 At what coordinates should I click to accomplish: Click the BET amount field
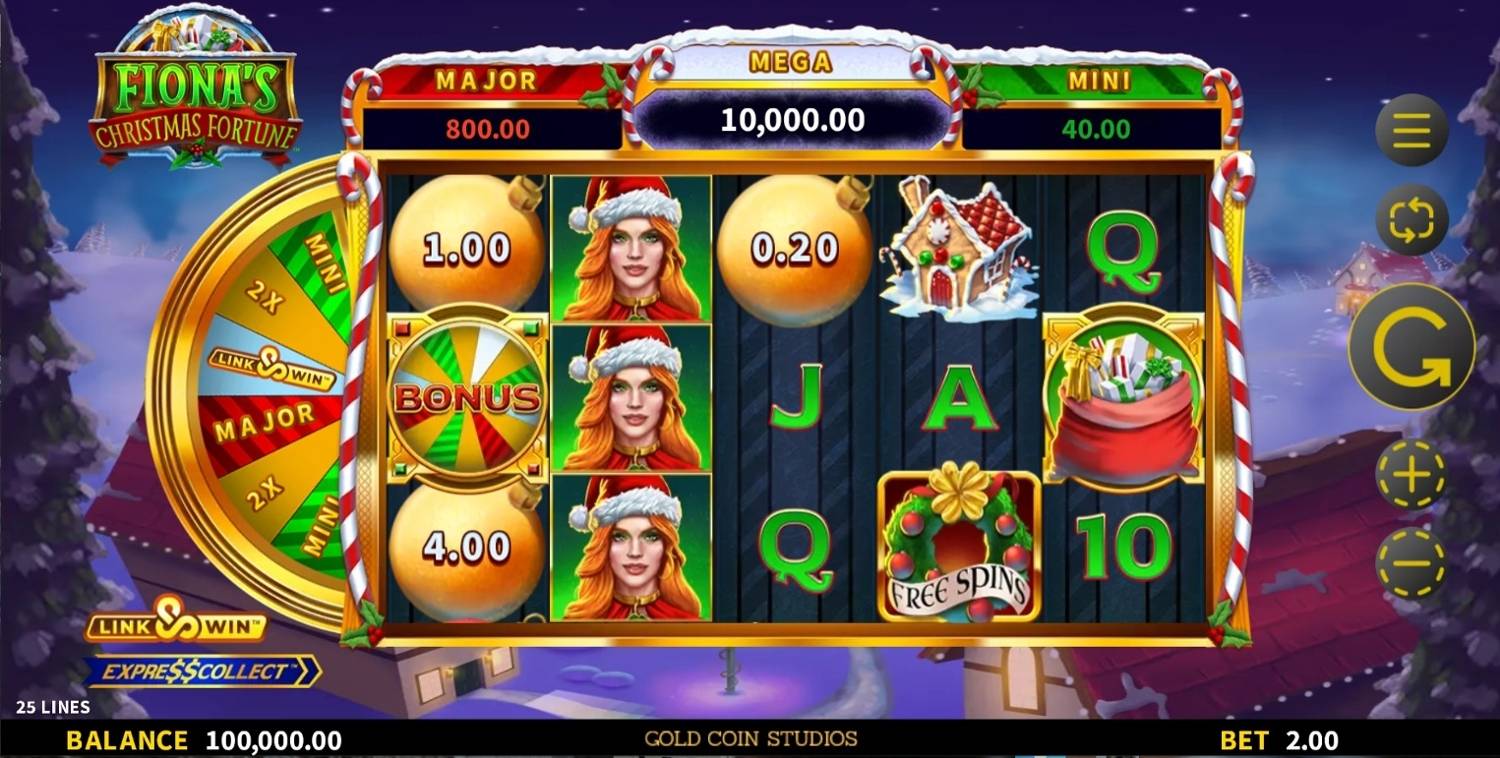pyautogui.click(x=1285, y=742)
